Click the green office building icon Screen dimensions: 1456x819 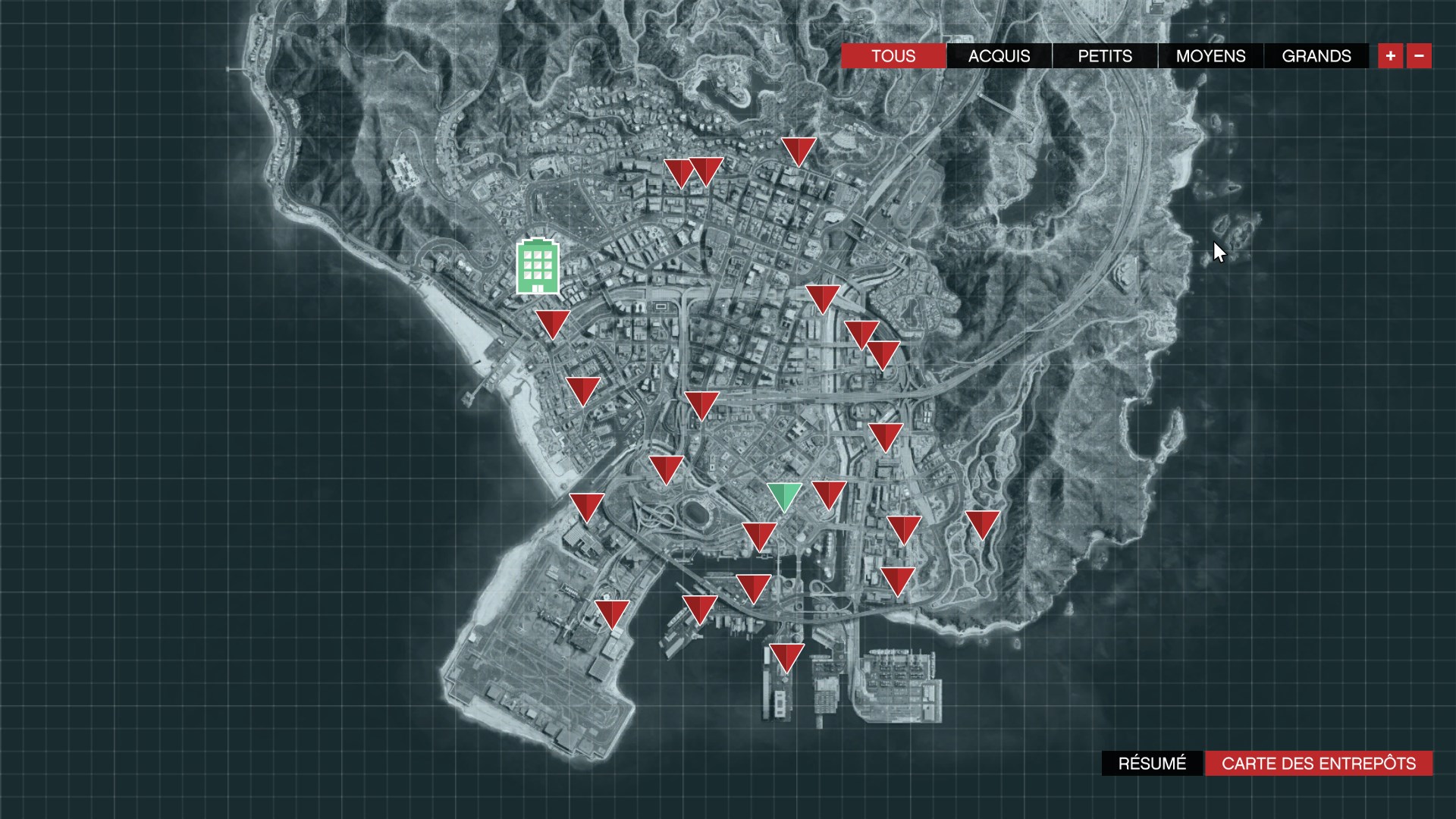click(538, 265)
